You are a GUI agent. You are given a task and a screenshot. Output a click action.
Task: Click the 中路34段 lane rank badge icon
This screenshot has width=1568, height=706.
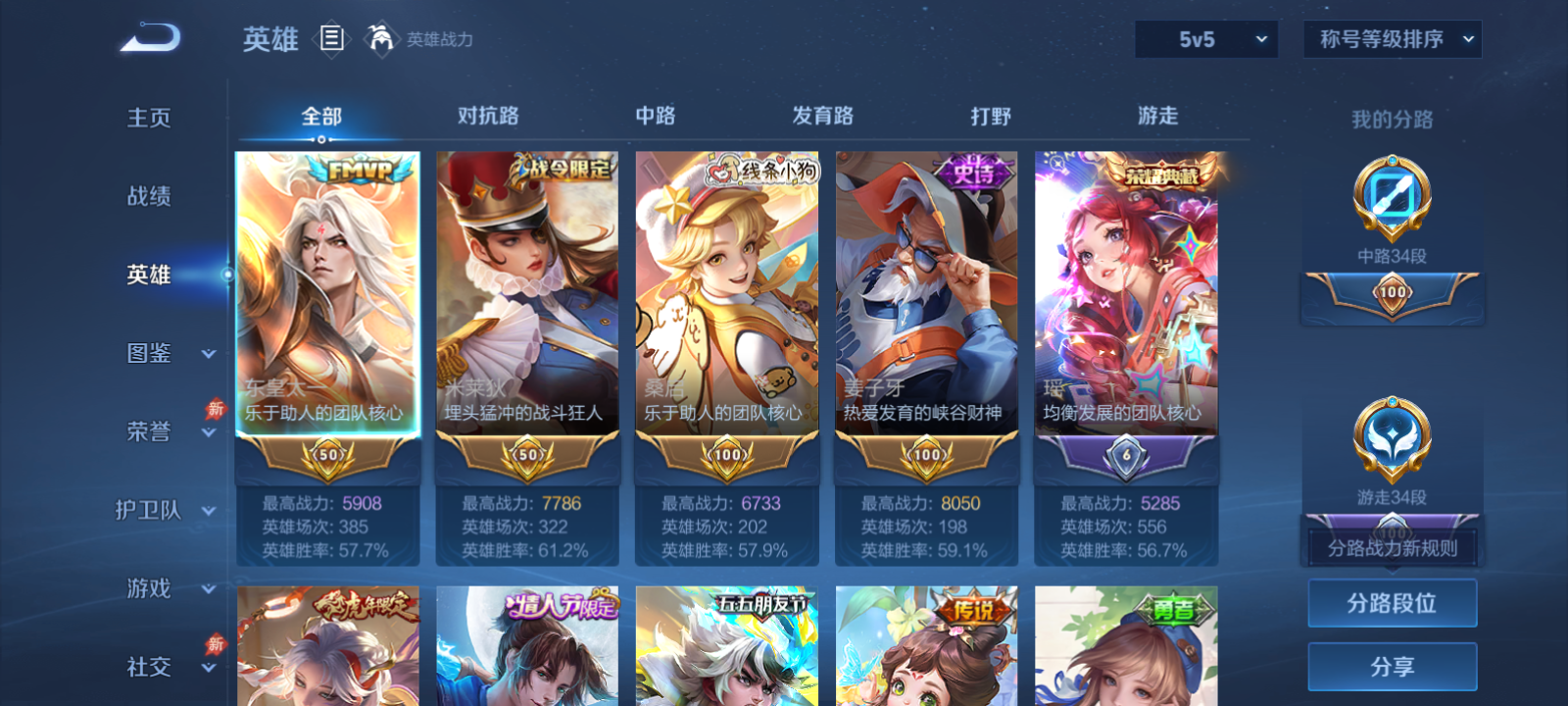1392,196
